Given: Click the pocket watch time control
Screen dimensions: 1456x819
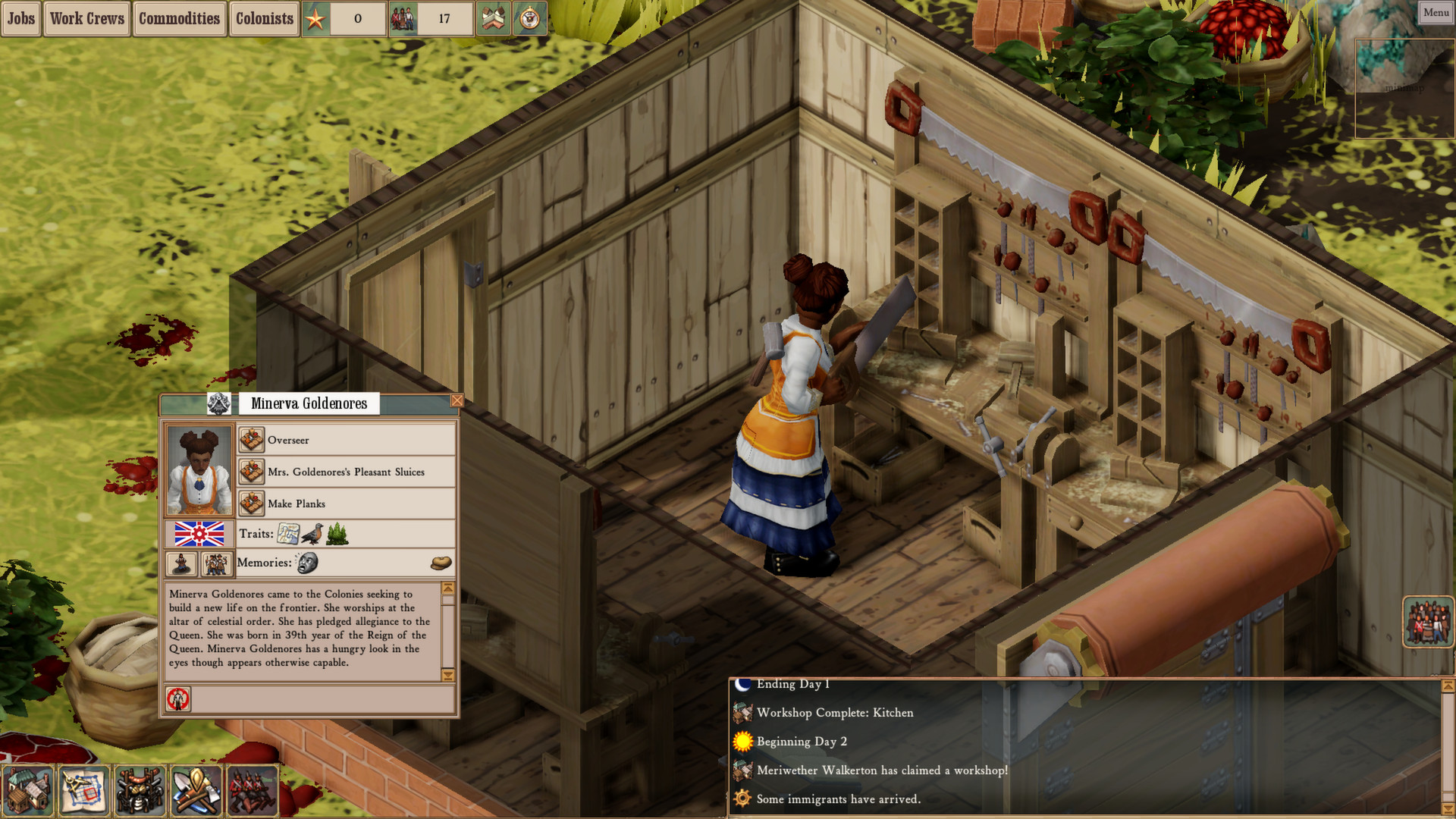Looking at the screenshot, I should pos(530,18).
